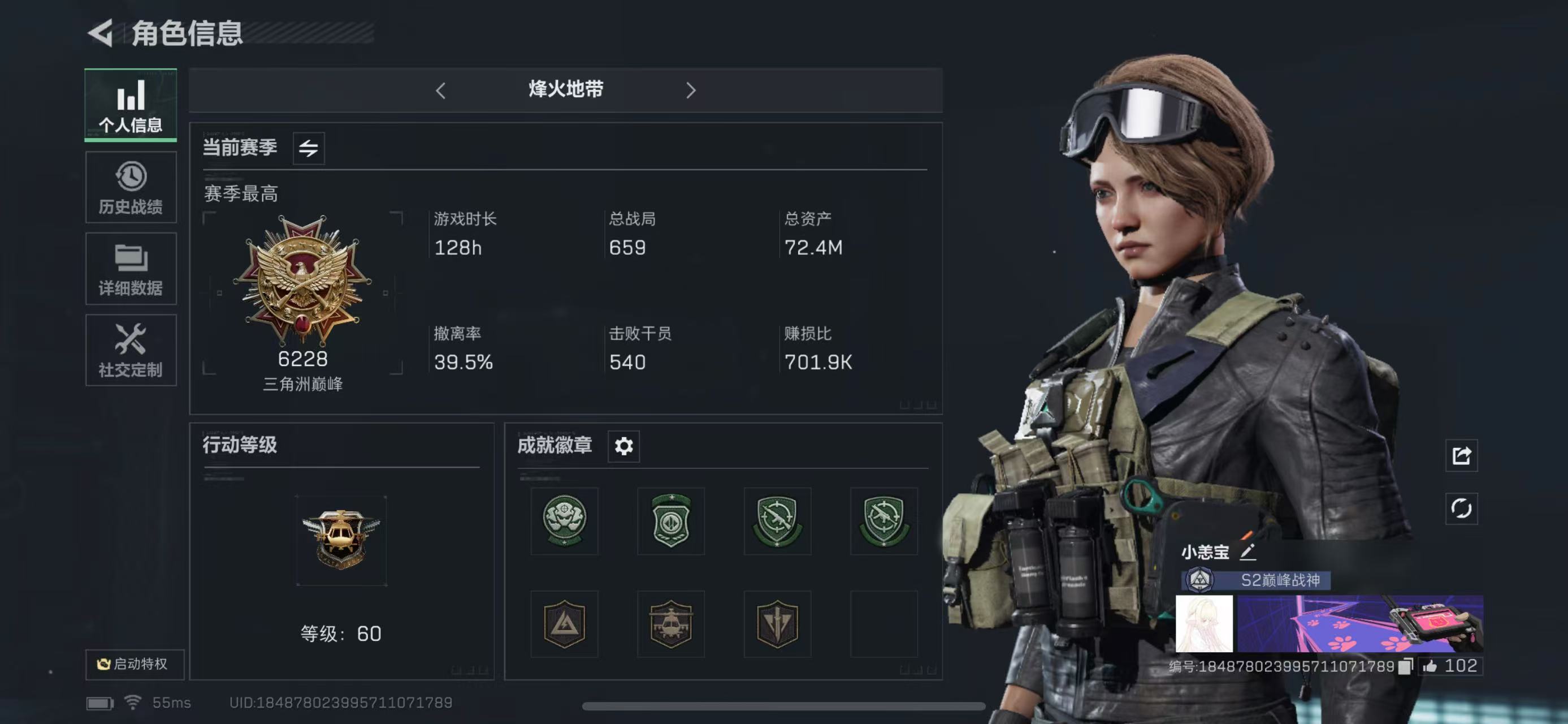The width and height of the screenshot is (1568, 724).
Task: Open the 详细数据 tab
Action: click(x=131, y=269)
